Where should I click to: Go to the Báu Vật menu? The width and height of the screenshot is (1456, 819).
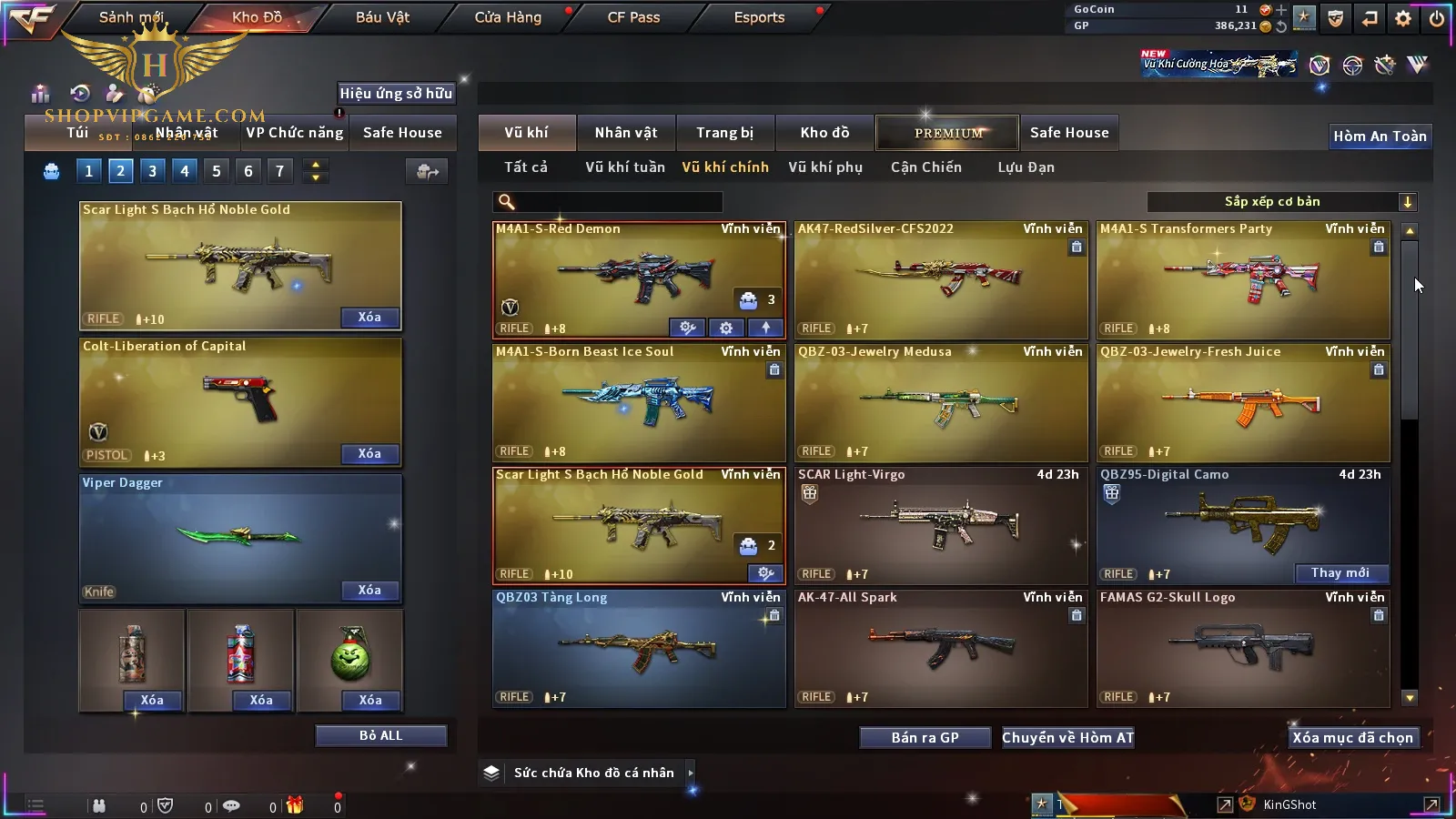pyautogui.click(x=382, y=17)
